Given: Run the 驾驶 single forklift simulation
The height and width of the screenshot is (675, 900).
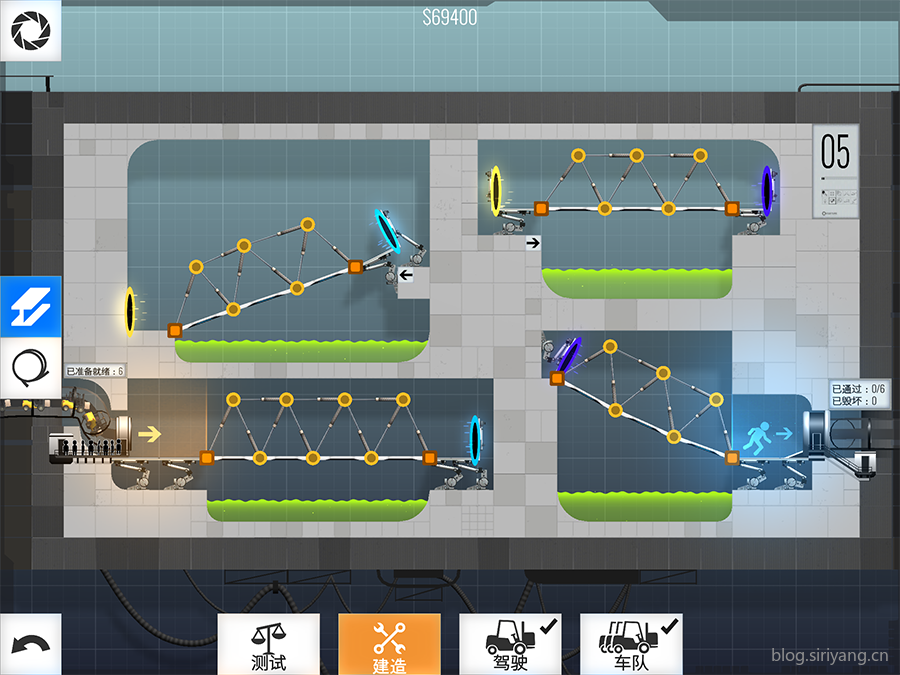Looking at the screenshot, I should (509, 644).
